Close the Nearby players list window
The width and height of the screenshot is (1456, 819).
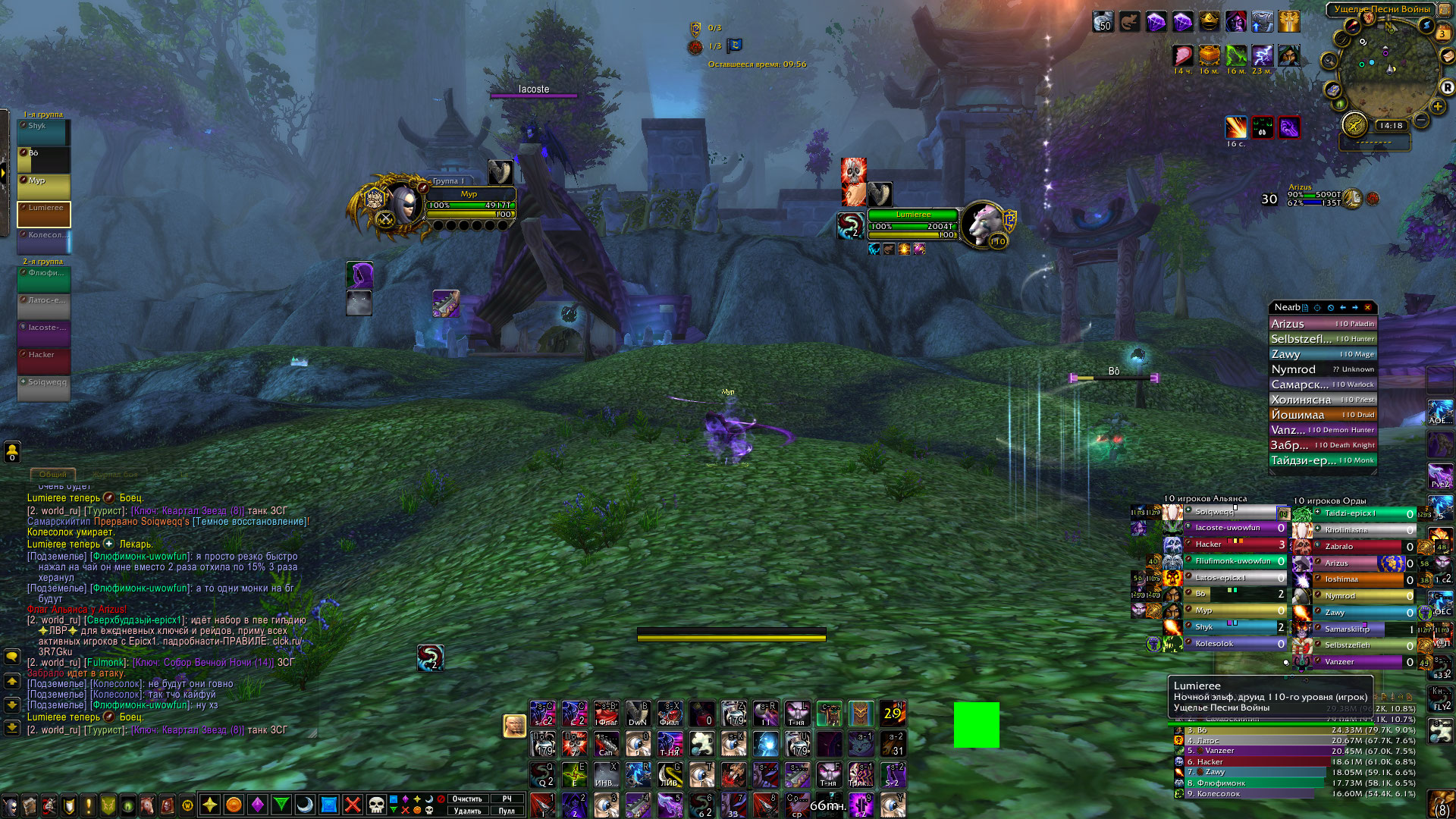1368,307
